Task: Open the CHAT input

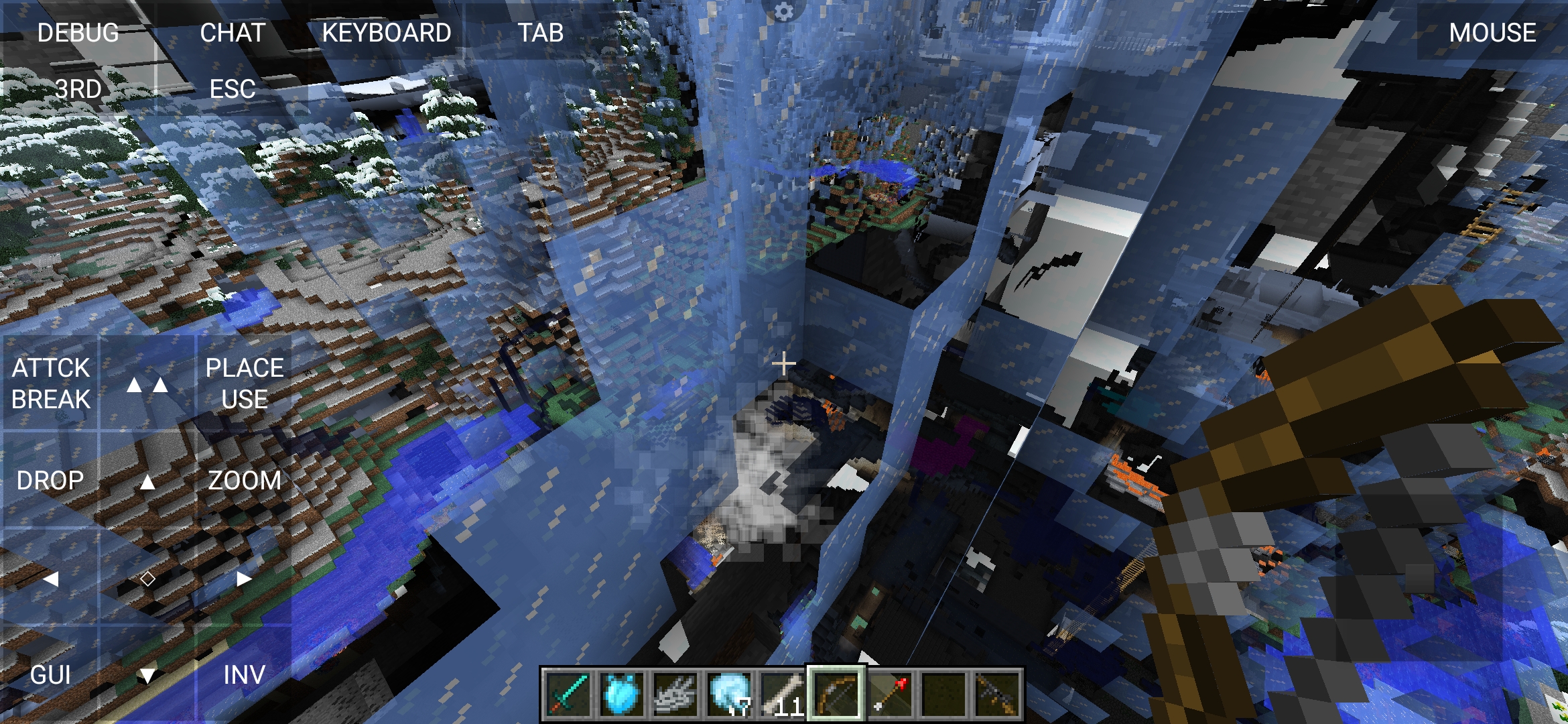Action: (231, 32)
